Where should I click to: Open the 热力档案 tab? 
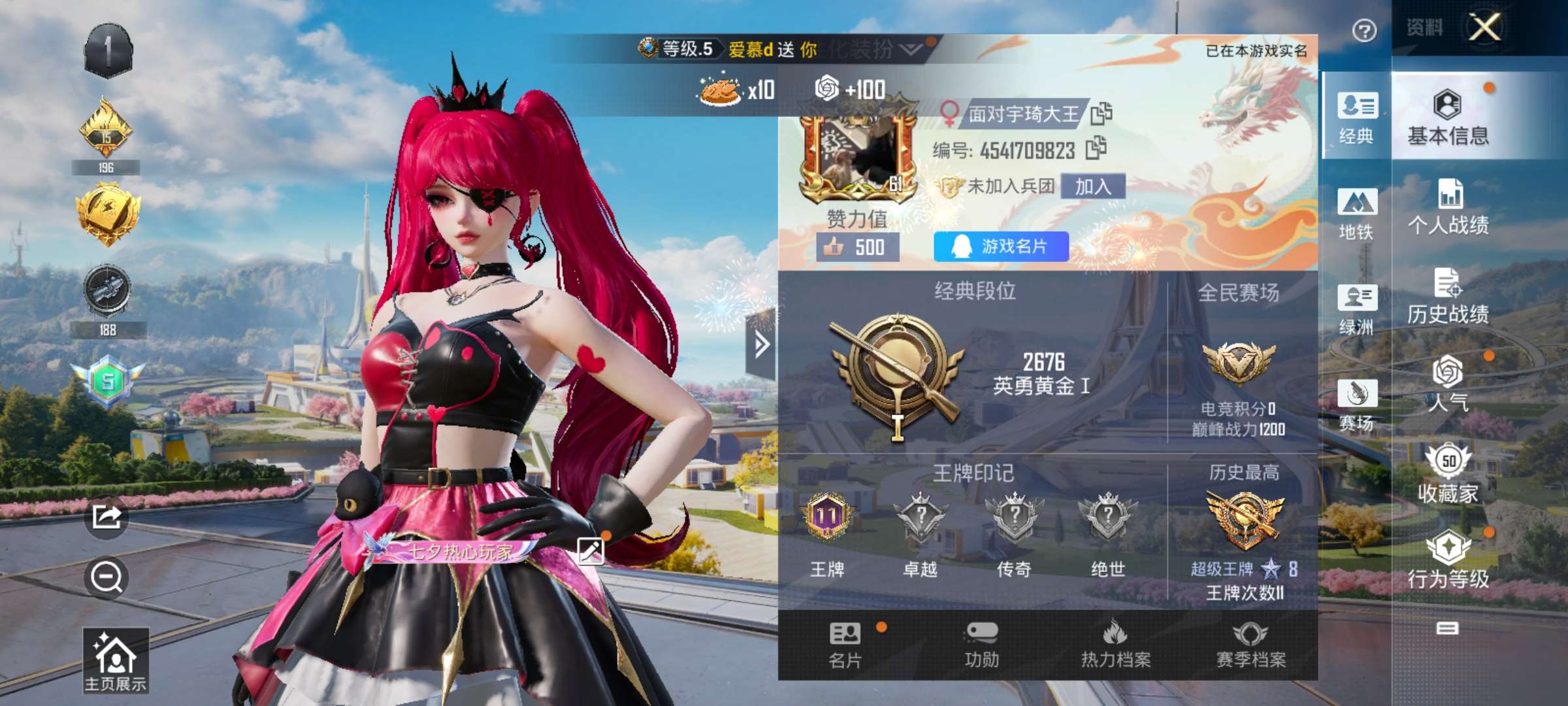[1115, 645]
